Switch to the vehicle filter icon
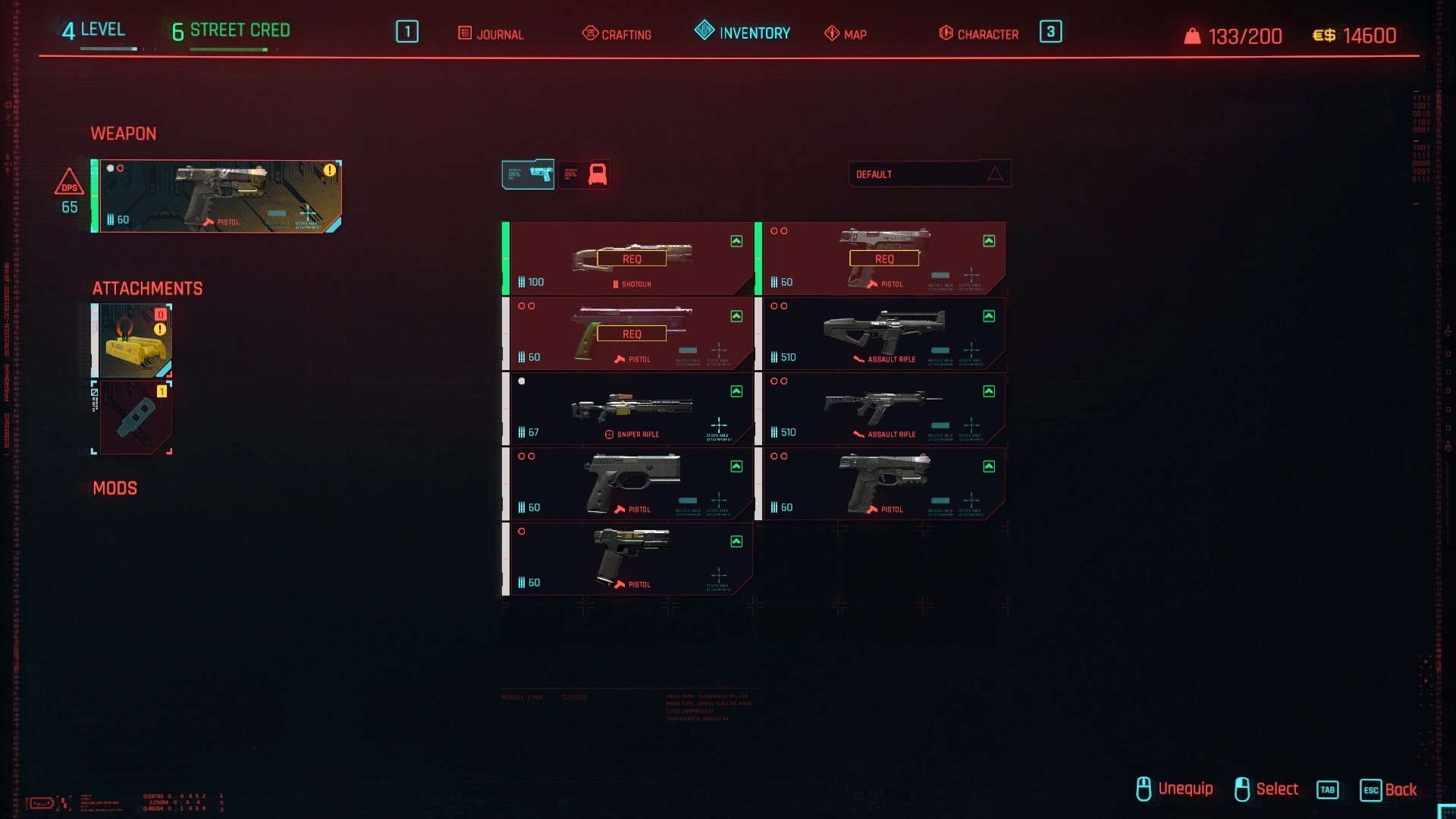The width and height of the screenshot is (1456, 819). pos(585,174)
